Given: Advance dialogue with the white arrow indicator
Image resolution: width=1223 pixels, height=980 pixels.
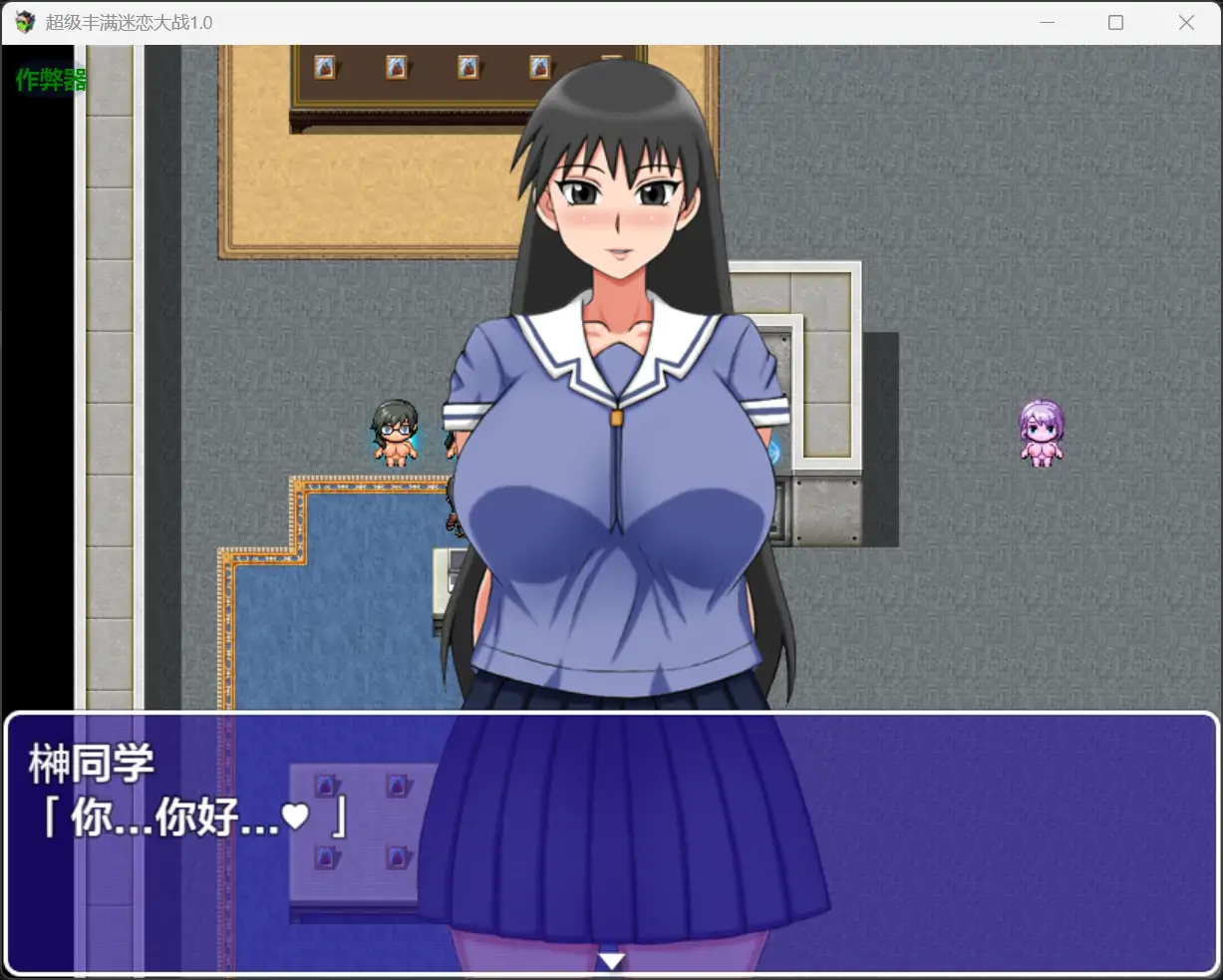Looking at the screenshot, I should click(611, 961).
